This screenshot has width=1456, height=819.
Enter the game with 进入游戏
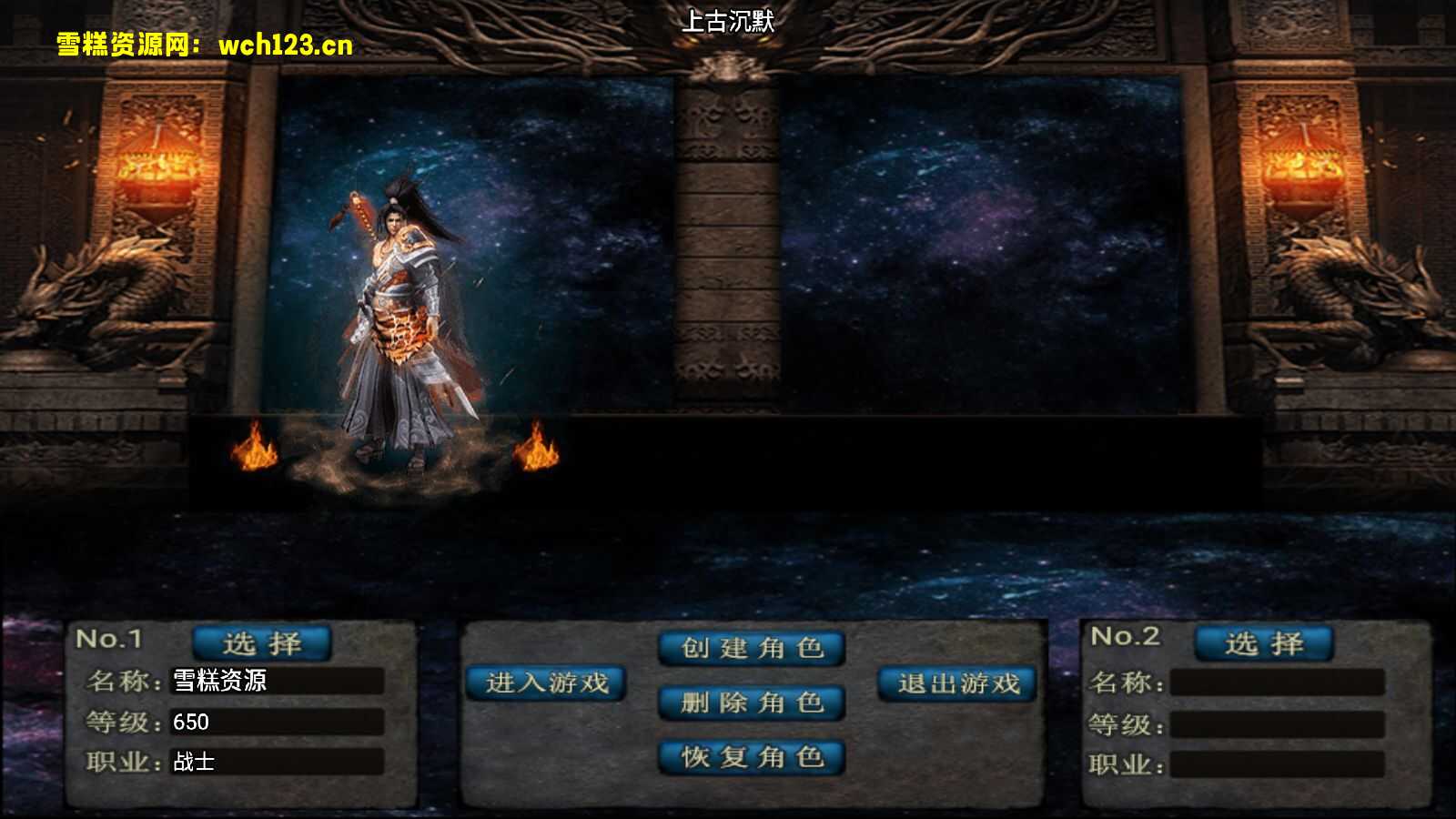click(x=546, y=683)
